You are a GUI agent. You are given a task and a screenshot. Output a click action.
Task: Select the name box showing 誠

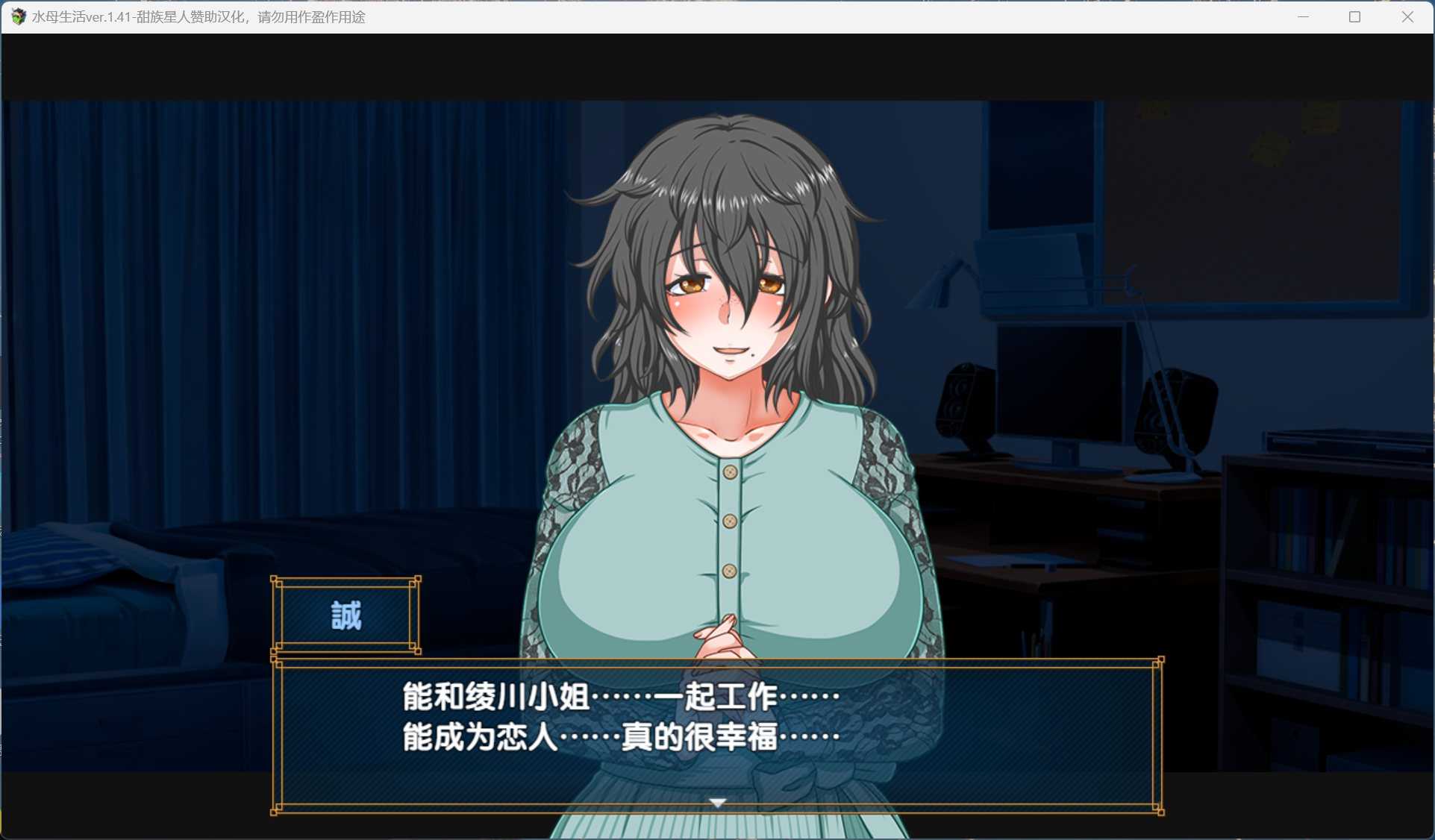coord(346,616)
